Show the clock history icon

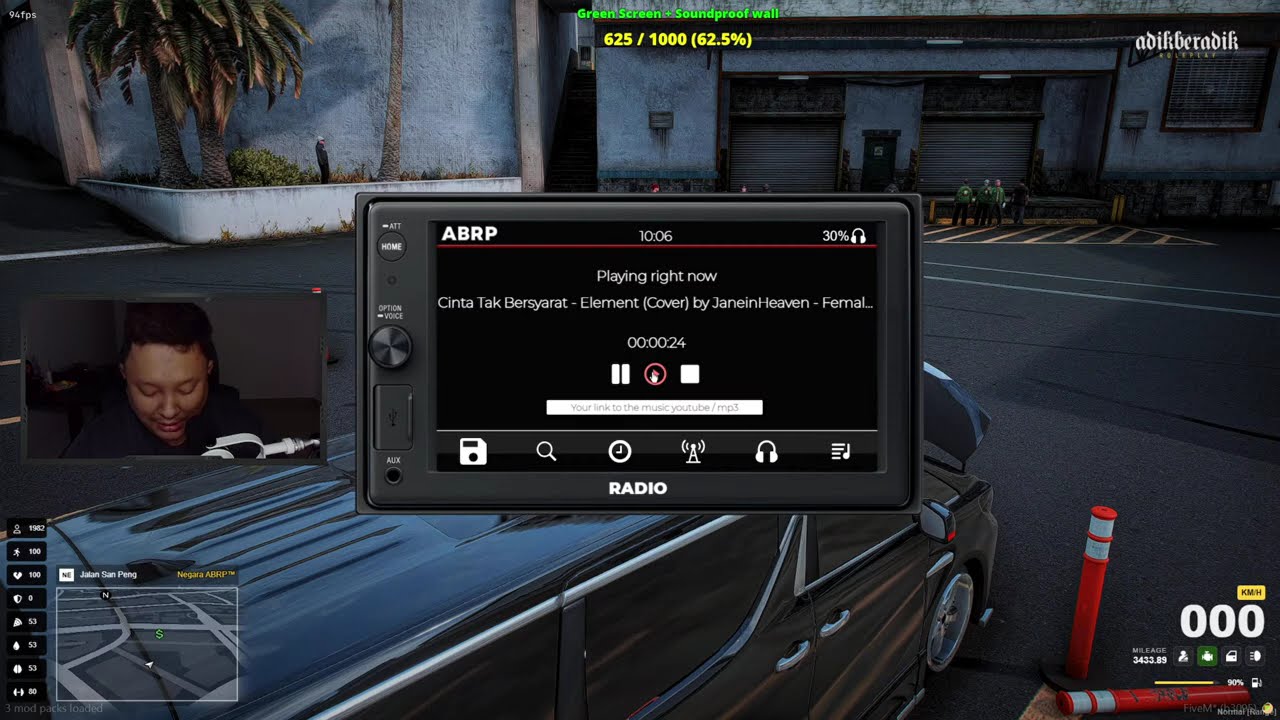click(x=620, y=452)
